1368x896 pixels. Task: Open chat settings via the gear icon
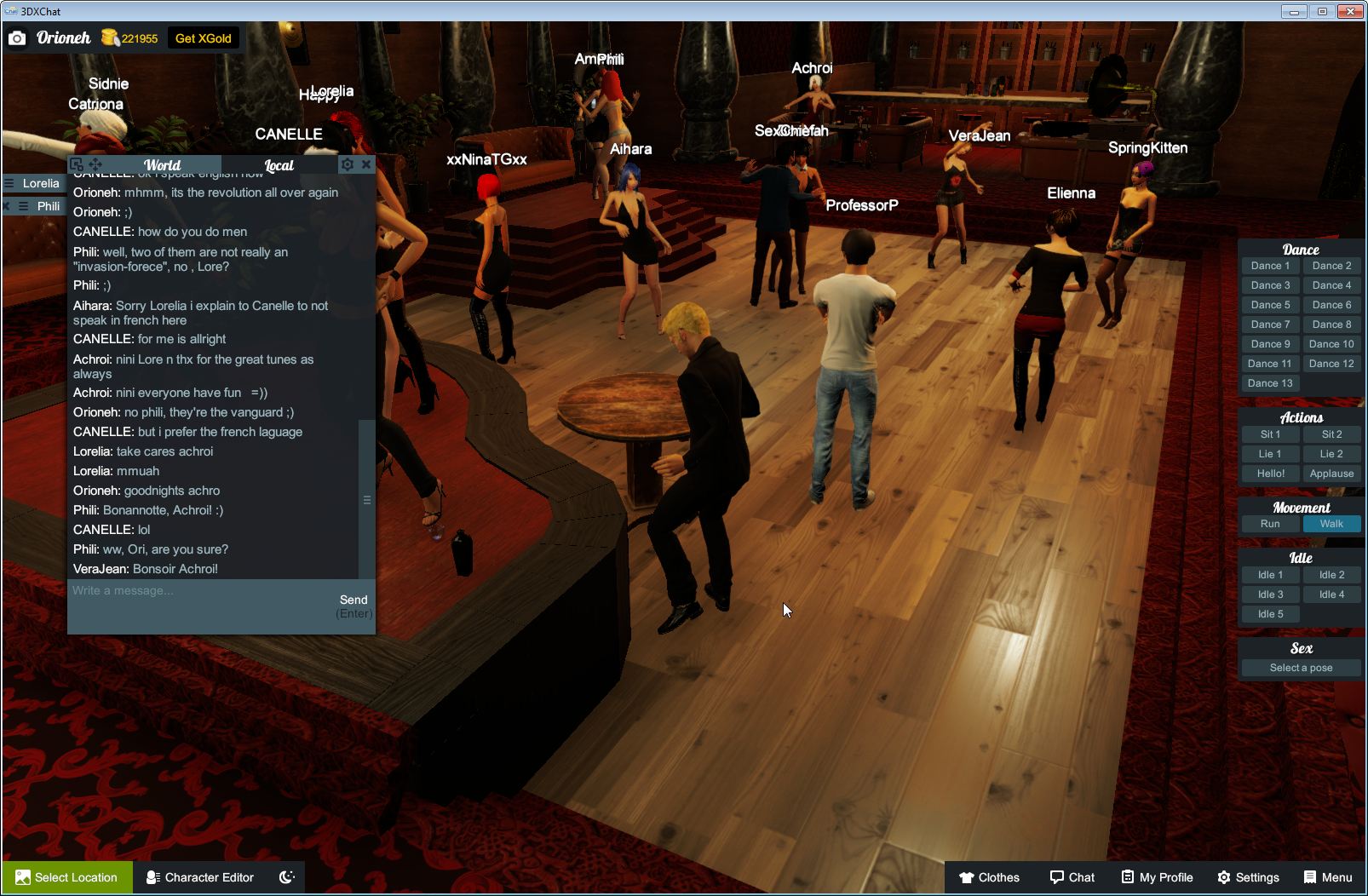[x=348, y=164]
